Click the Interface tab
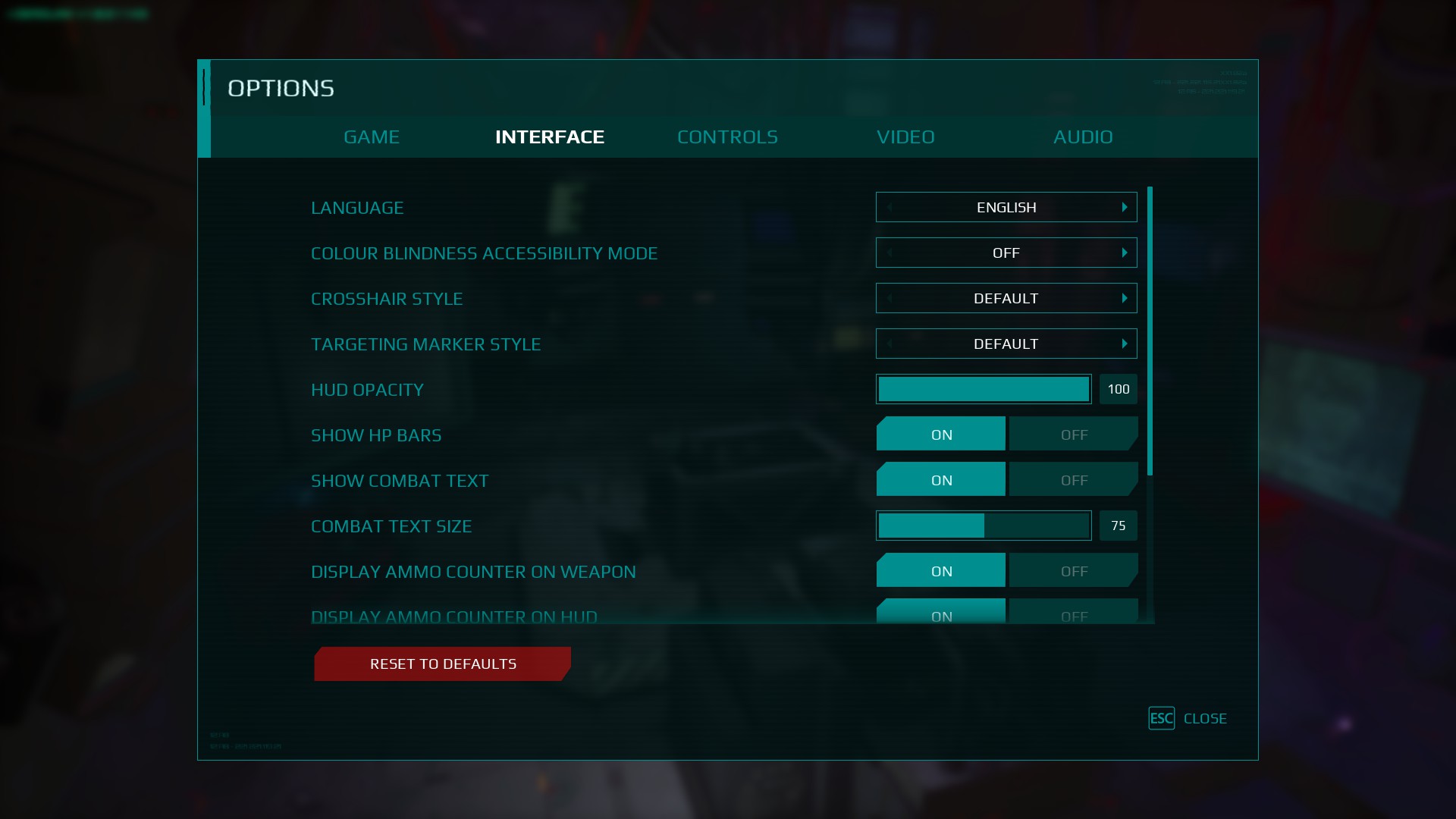1456x819 pixels. (550, 136)
